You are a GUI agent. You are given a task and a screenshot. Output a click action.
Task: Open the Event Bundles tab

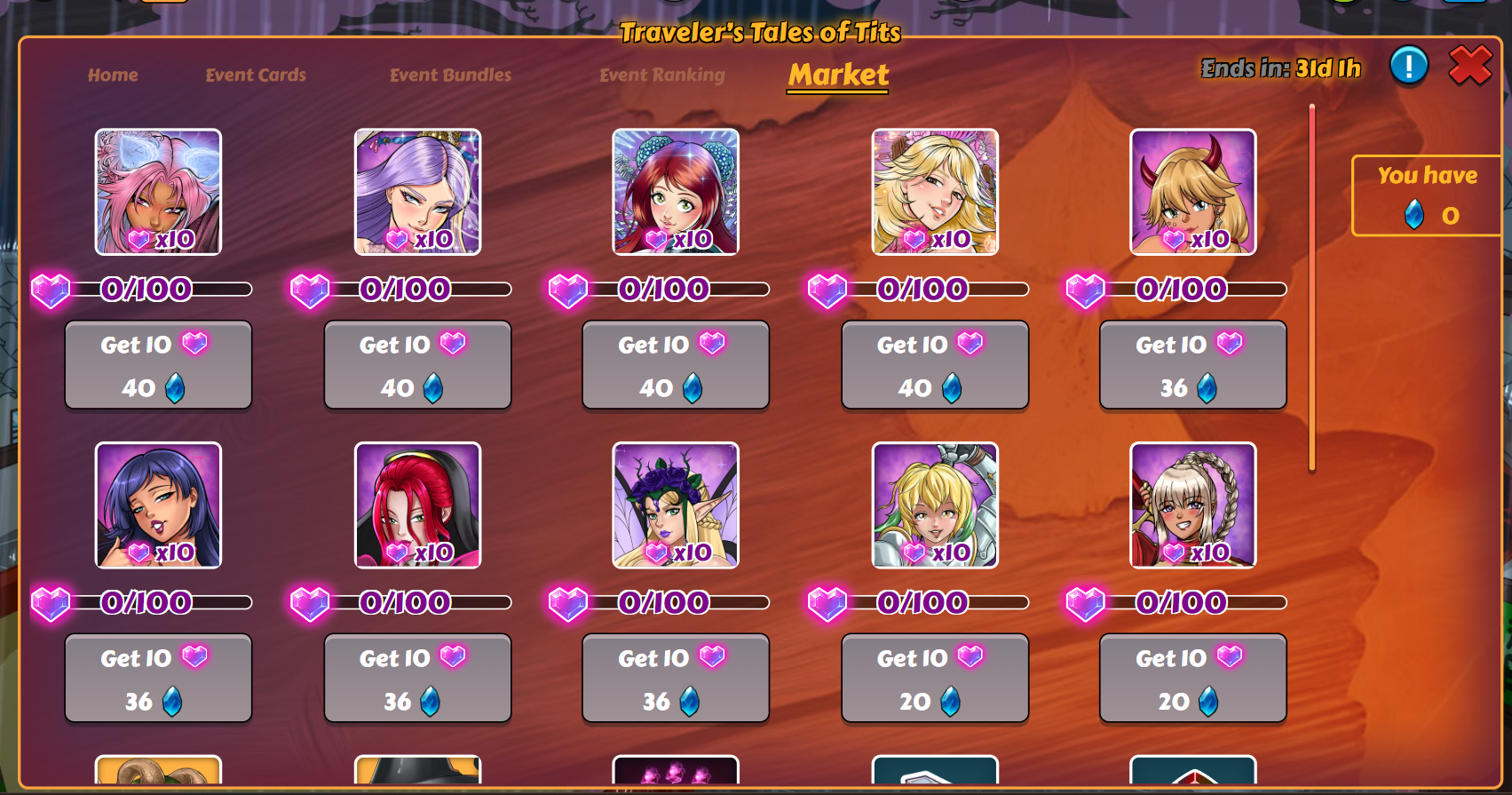click(x=450, y=75)
